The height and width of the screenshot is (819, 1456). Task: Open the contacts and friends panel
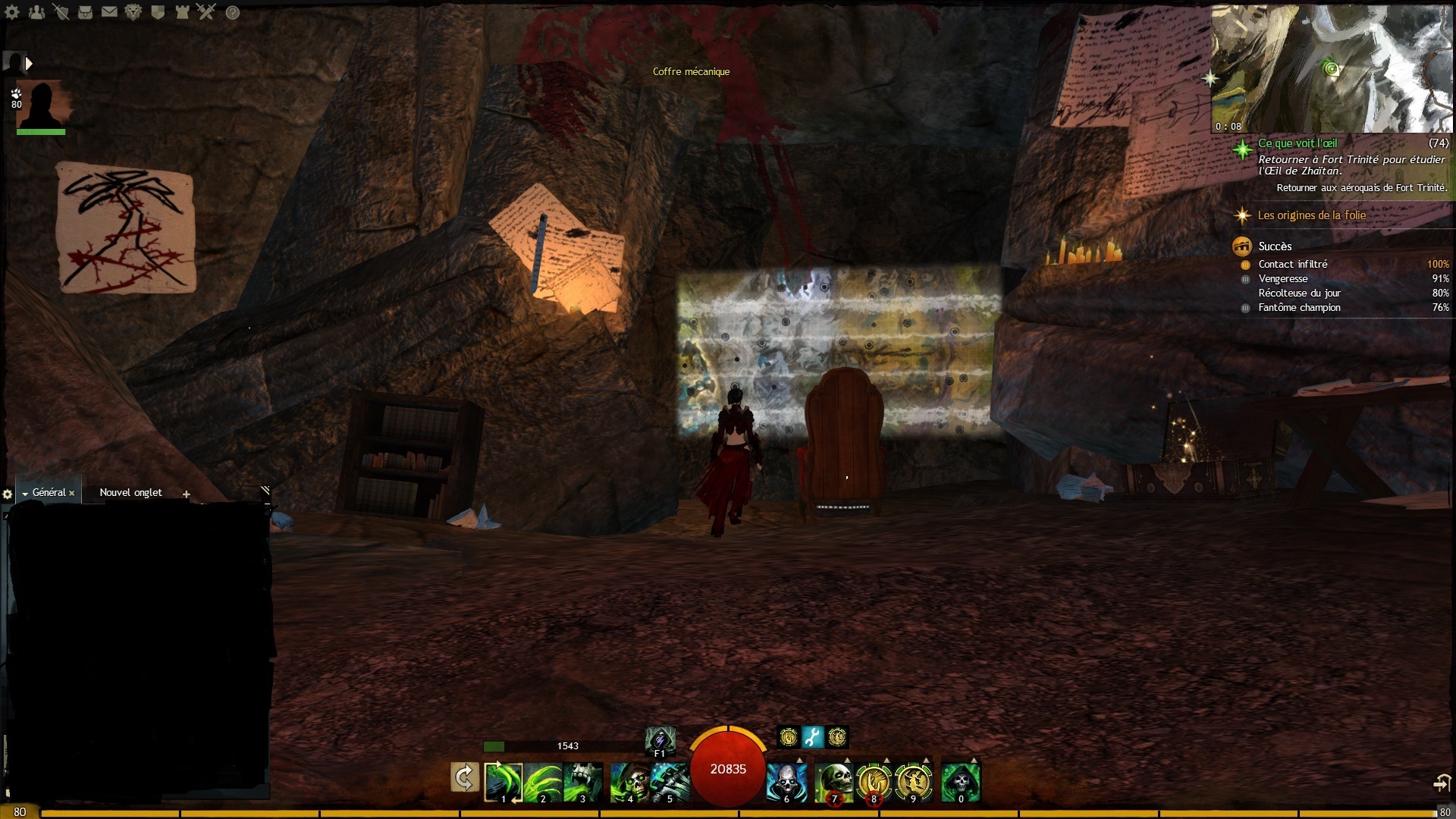[36, 12]
